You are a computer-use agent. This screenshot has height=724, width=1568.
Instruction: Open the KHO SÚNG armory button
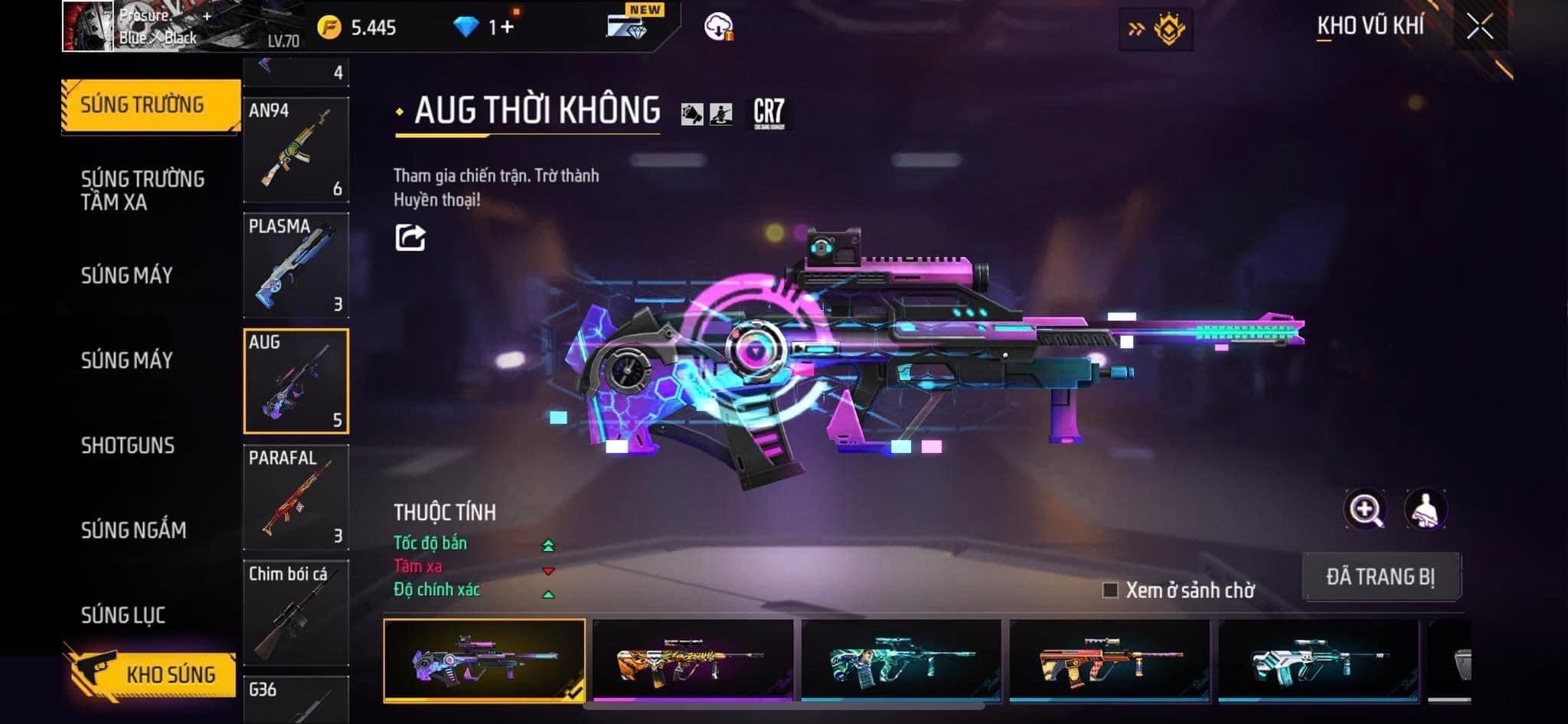coord(151,673)
